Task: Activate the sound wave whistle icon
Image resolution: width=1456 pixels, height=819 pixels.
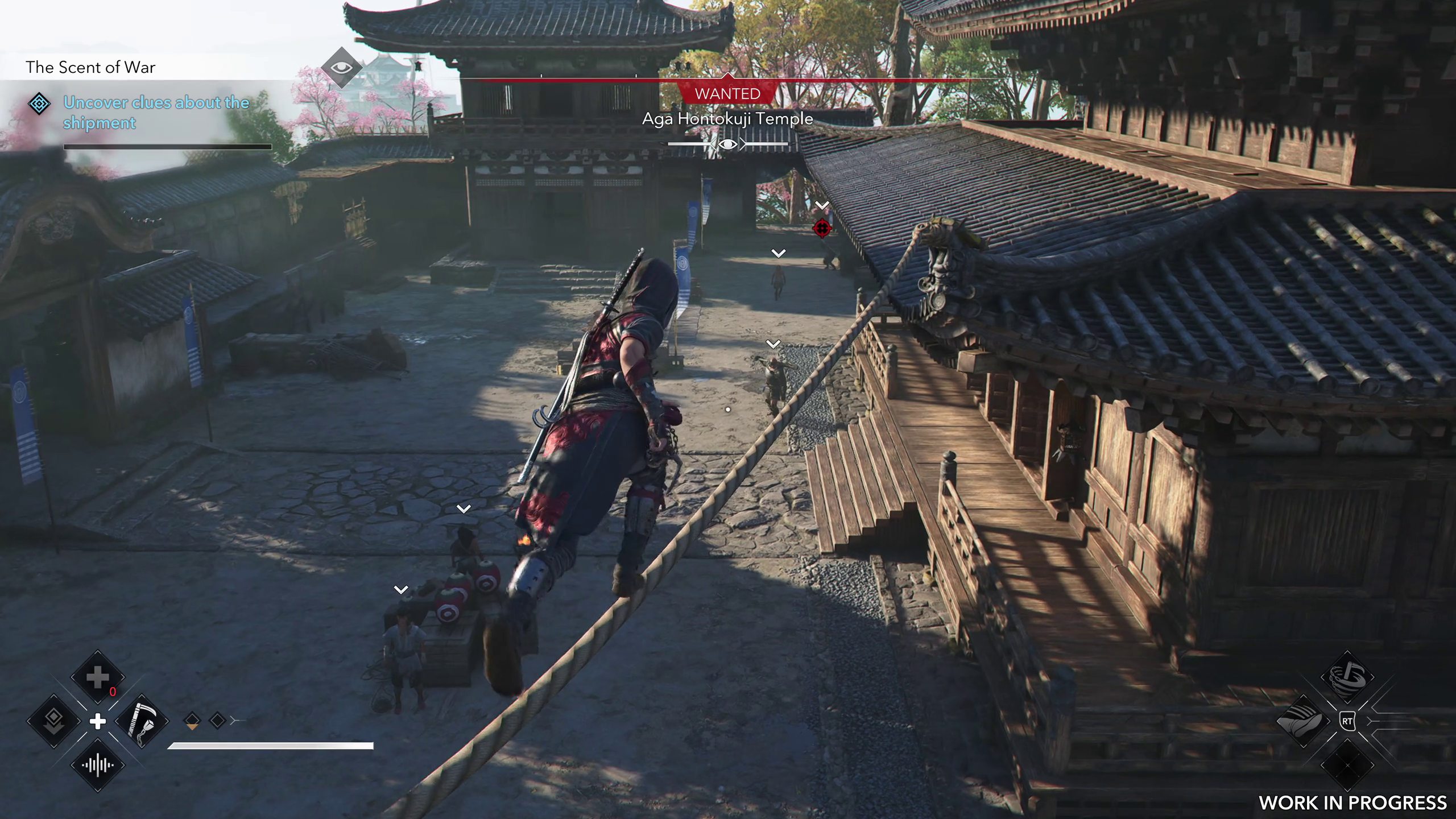Action: (x=97, y=765)
